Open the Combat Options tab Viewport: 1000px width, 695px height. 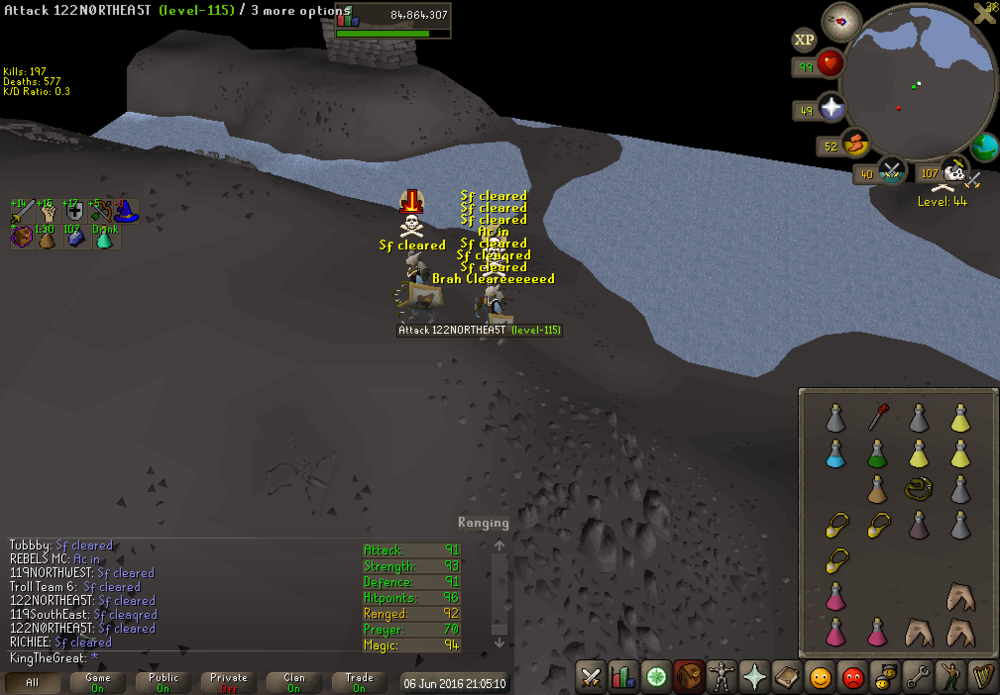pyautogui.click(x=591, y=677)
